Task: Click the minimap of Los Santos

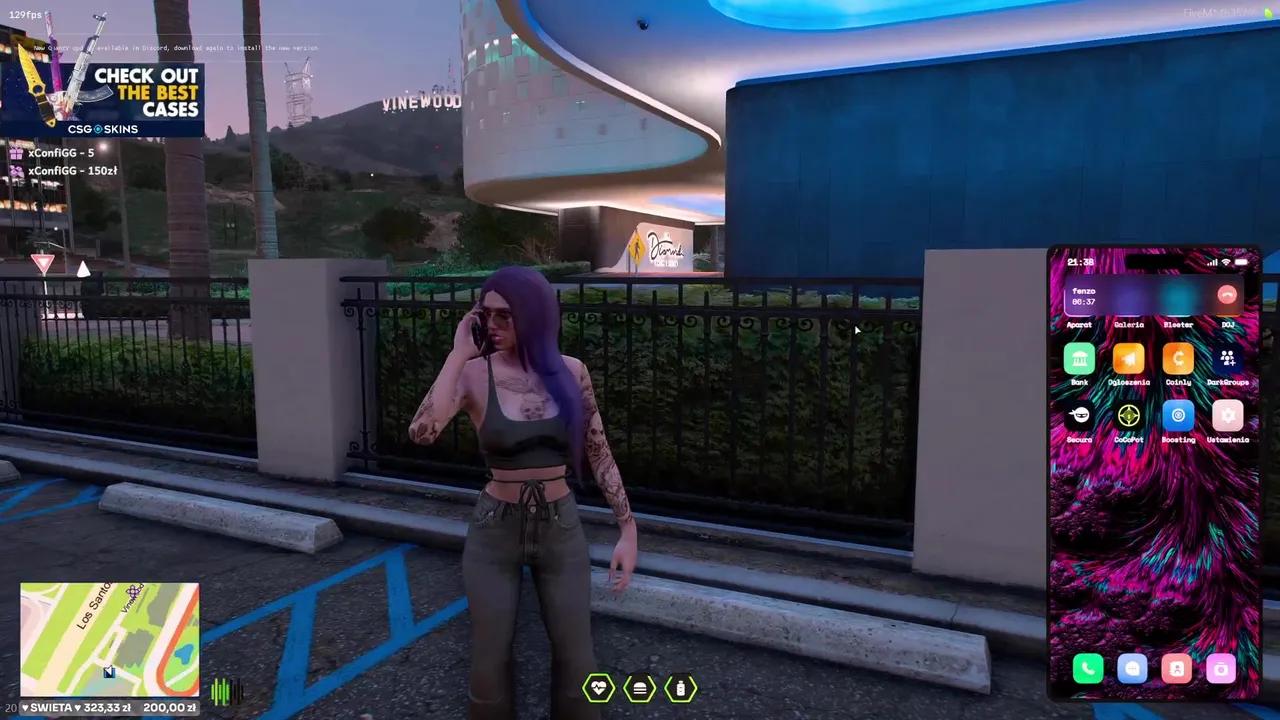Action: pos(108,637)
